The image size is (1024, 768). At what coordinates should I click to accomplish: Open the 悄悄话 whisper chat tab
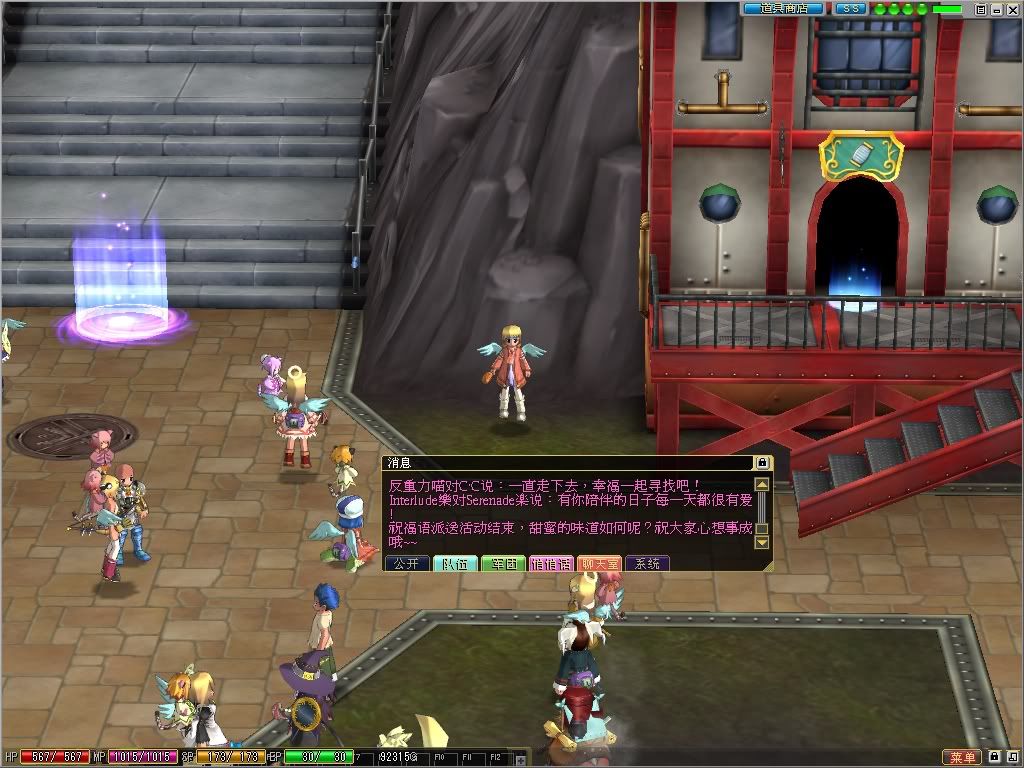pos(551,564)
